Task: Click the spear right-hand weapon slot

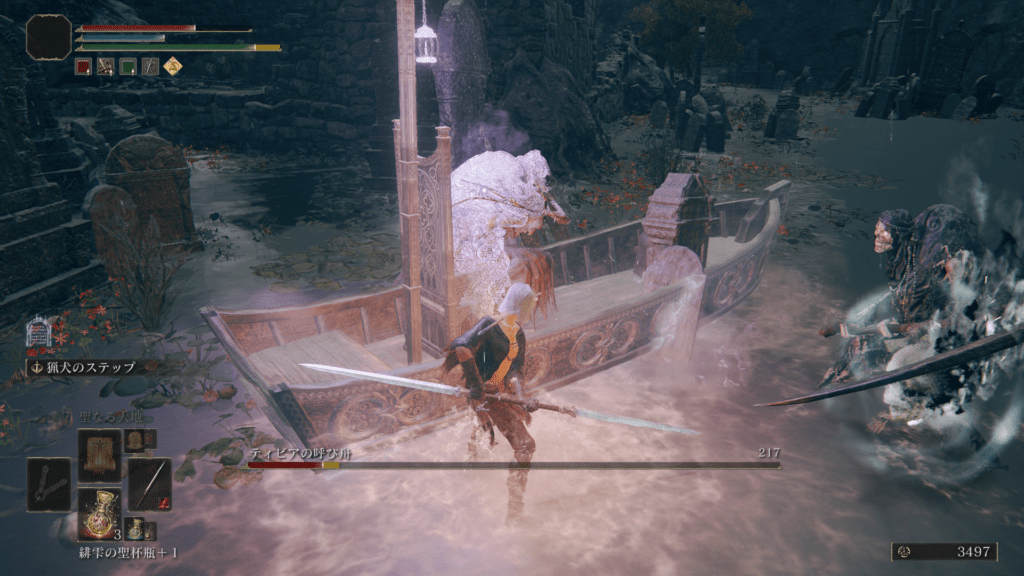Action: click(149, 484)
